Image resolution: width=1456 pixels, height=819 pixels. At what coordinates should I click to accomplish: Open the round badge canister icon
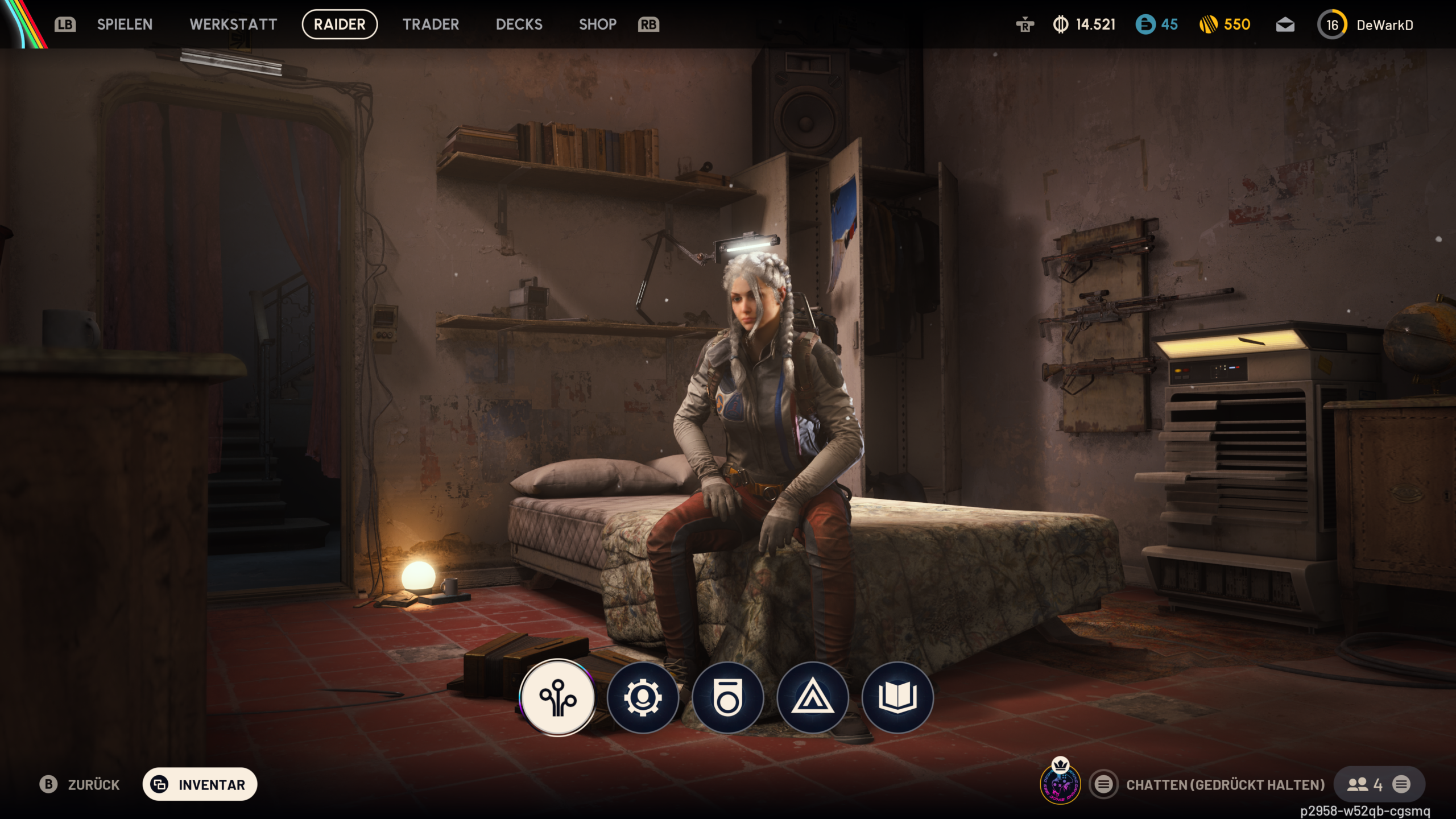[727, 698]
